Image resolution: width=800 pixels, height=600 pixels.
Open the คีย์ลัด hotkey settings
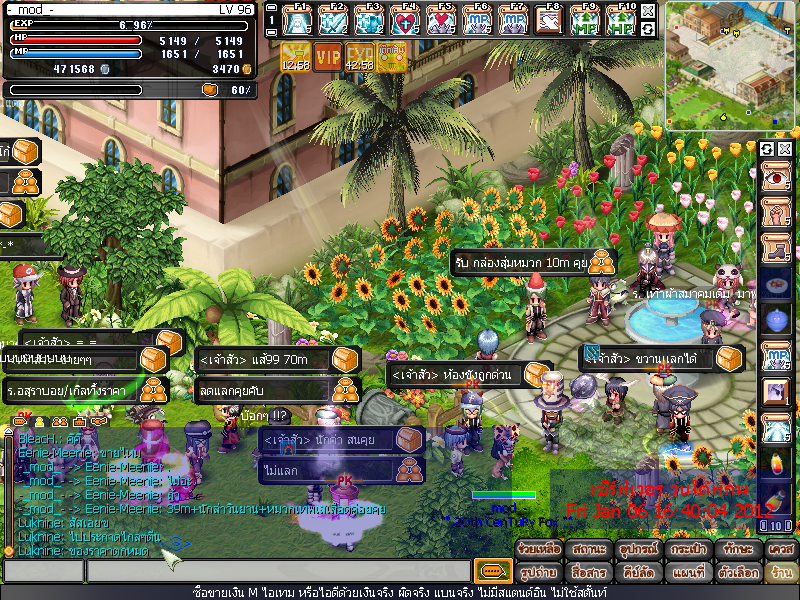click(634, 573)
